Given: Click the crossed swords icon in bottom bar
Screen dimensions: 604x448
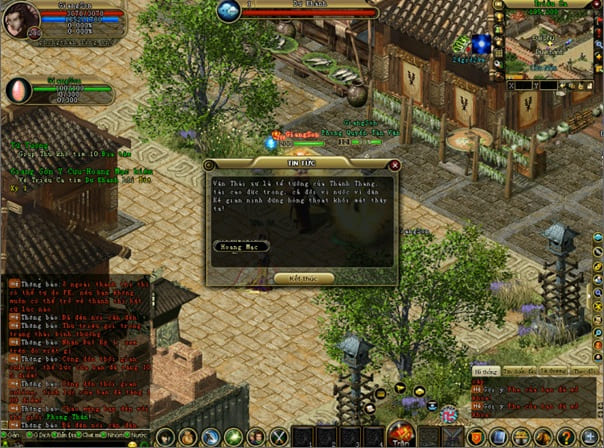Looking at the screenshot, I should click(279, 436).
